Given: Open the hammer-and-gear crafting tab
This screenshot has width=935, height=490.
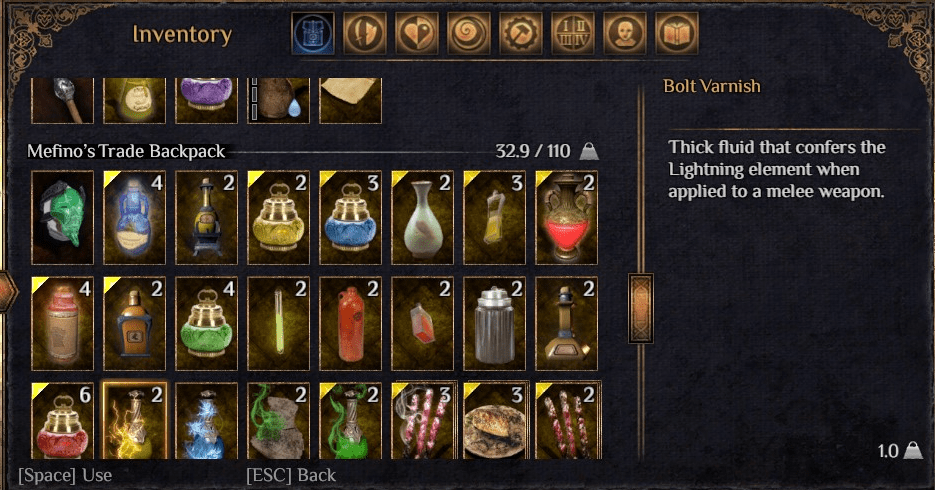Looking at the screenshot, I should (521, 34).
